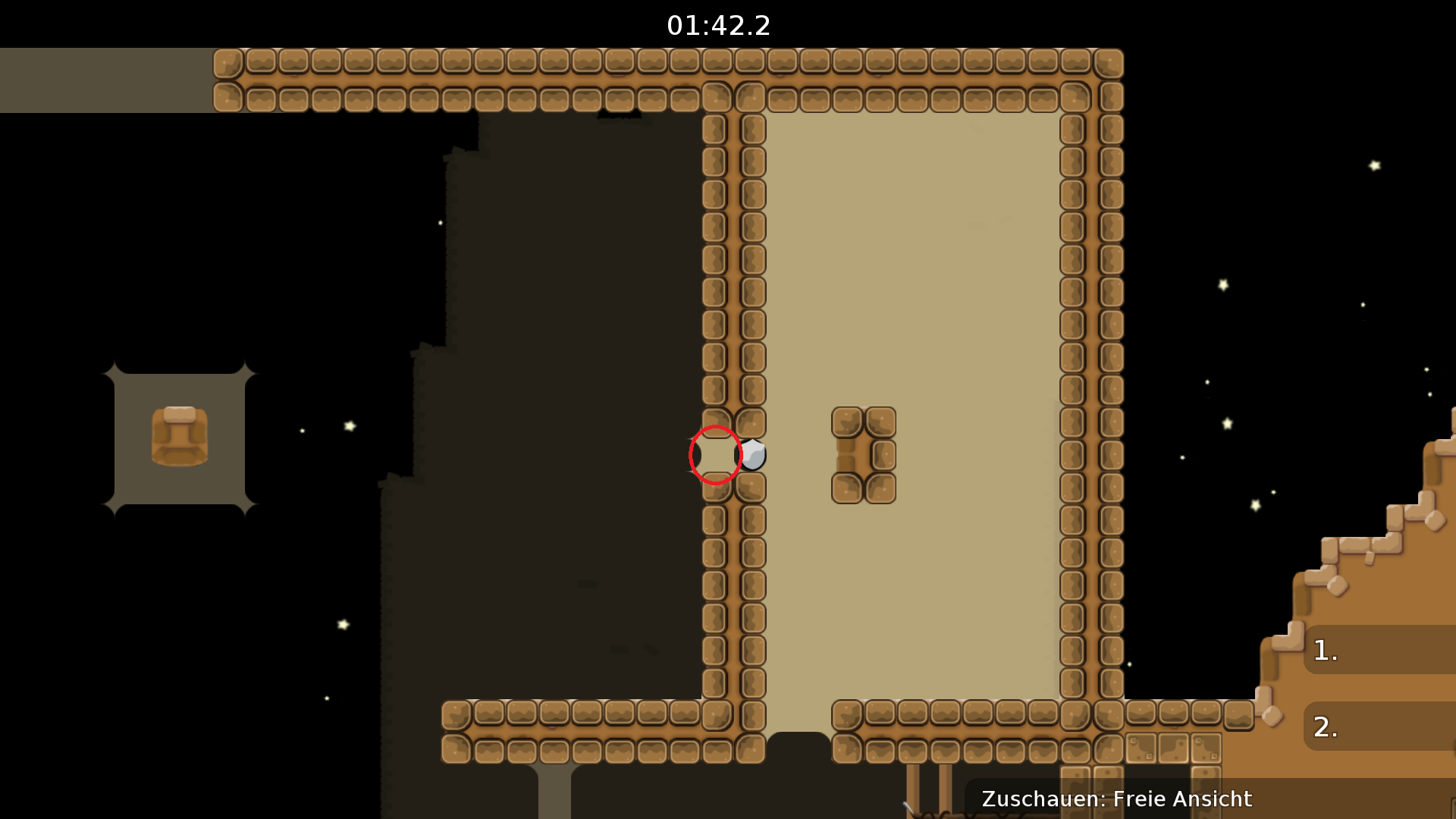Click a star sparkle on the right side
The width and height of the screenshot is (1456, 819).
1373,165
